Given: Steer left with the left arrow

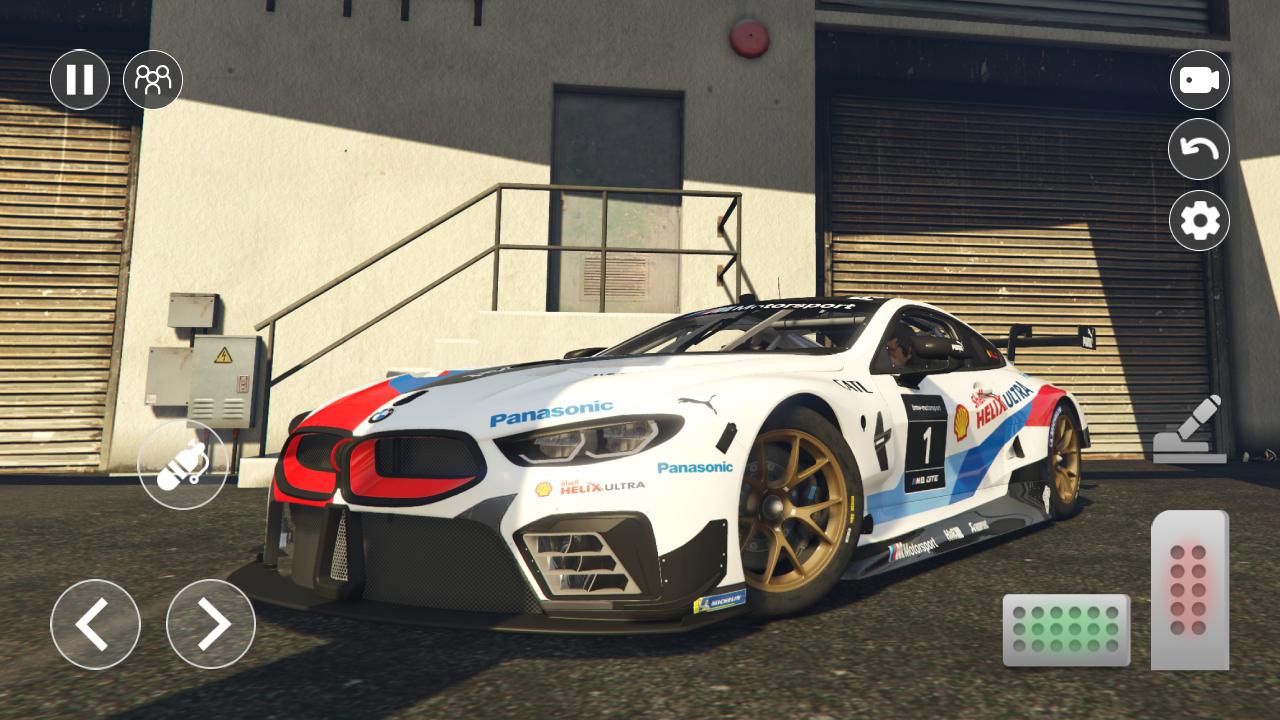Looking at the screenshot, I should pos(95,624).
